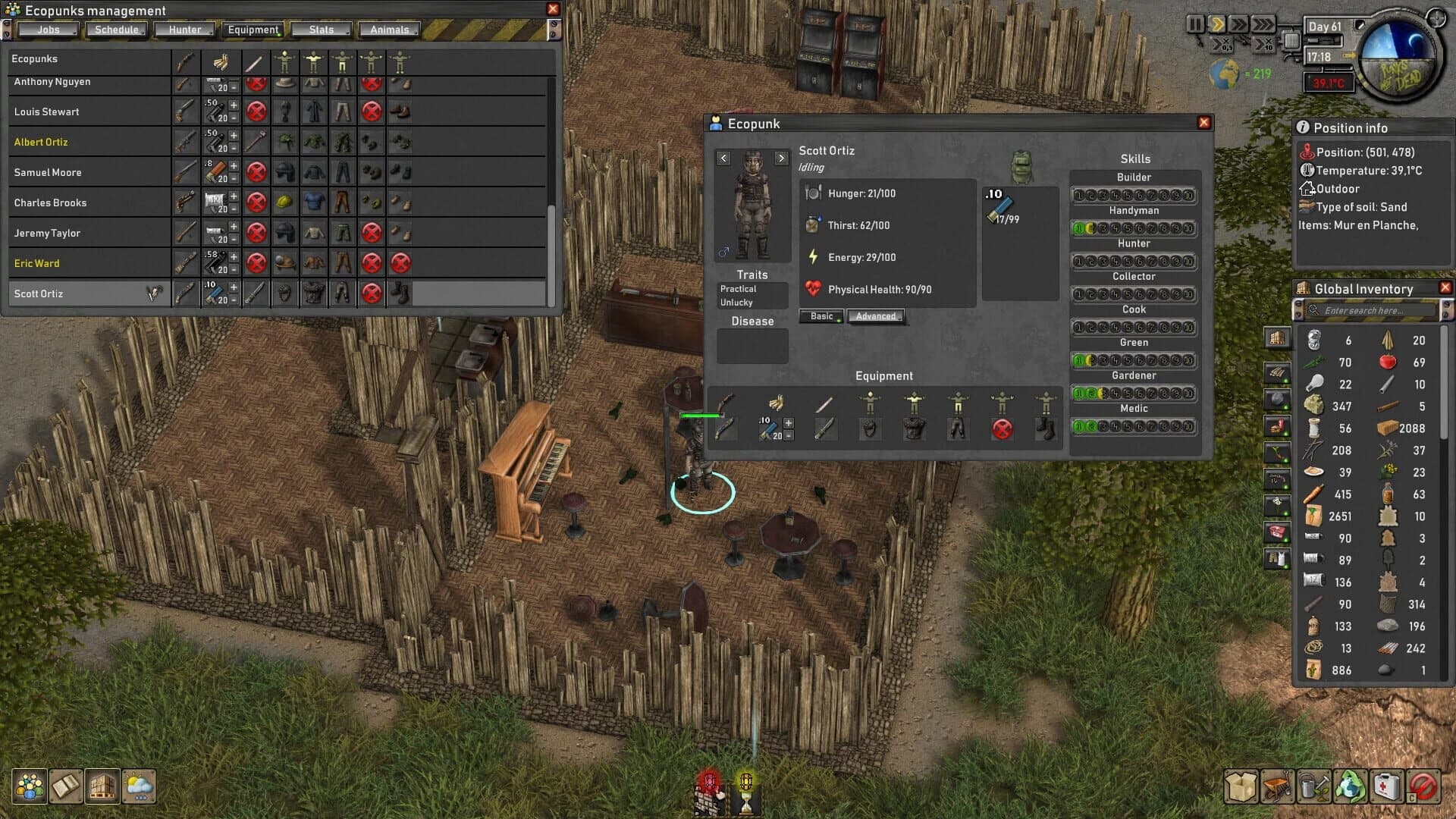The image size is (1456, 819).
Task: Open the first-aid medical kit tool
Action: (x=1387, y=786)
